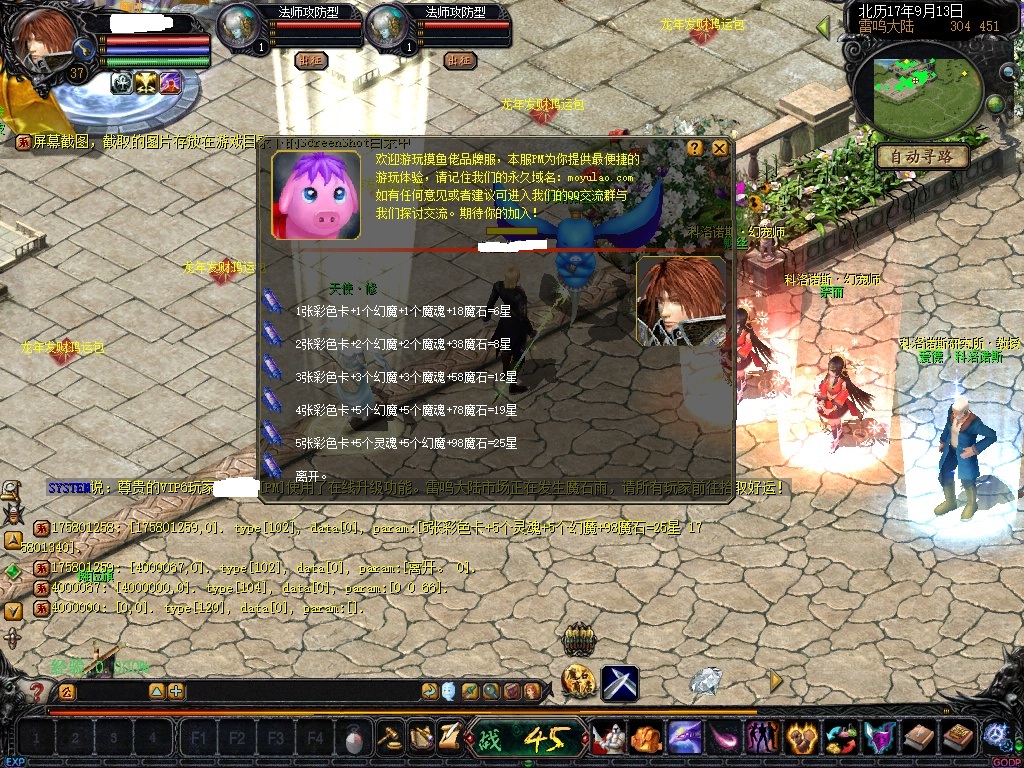Click the magnifier button beside the minimap
1024x768 pixels.
click(x=1009, y=72)
